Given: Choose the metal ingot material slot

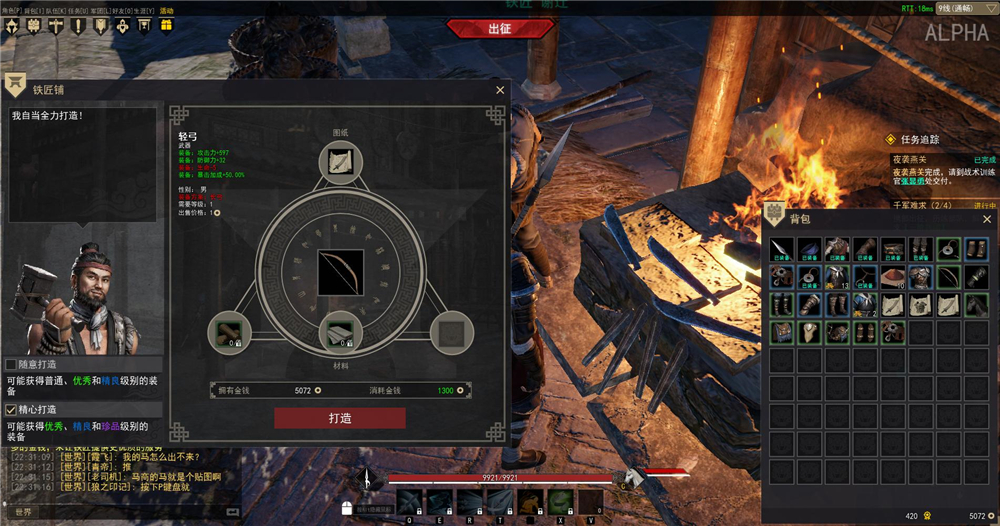Looking at the screenshot, I should point(340,332).
